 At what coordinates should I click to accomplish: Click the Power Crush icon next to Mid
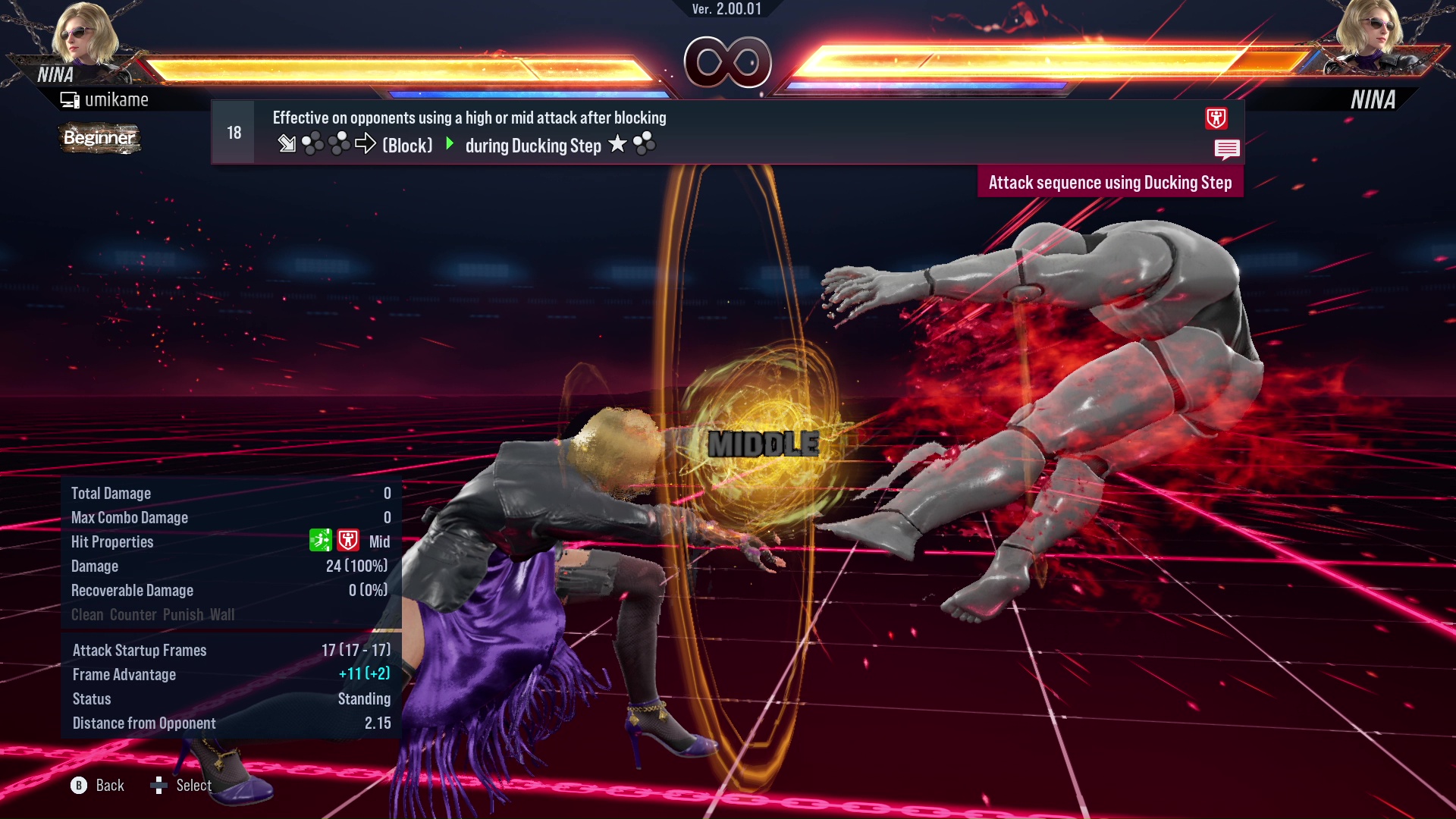pyautogui.click(x=350, y=540)
